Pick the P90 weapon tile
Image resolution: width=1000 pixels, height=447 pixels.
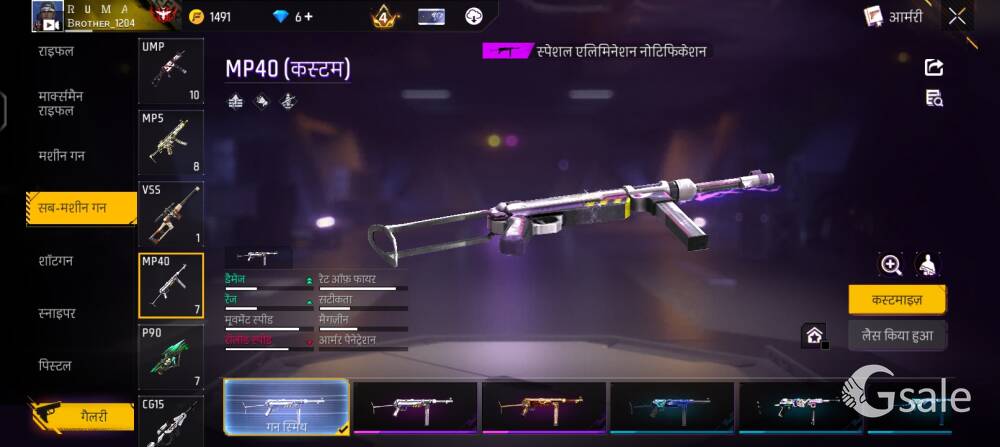pos(170,357)
